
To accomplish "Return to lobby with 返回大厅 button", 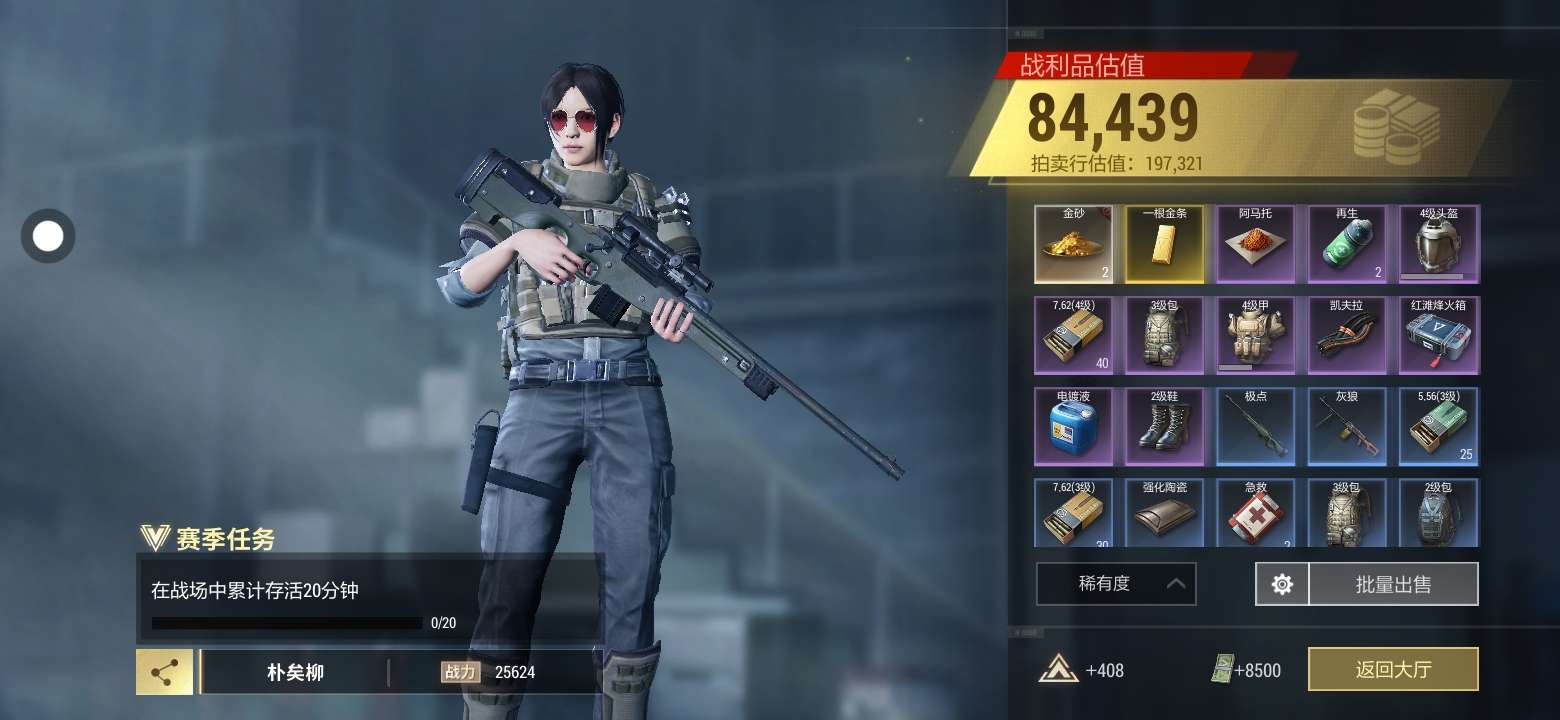I will pyautogui.click(x=1392, y=669).
